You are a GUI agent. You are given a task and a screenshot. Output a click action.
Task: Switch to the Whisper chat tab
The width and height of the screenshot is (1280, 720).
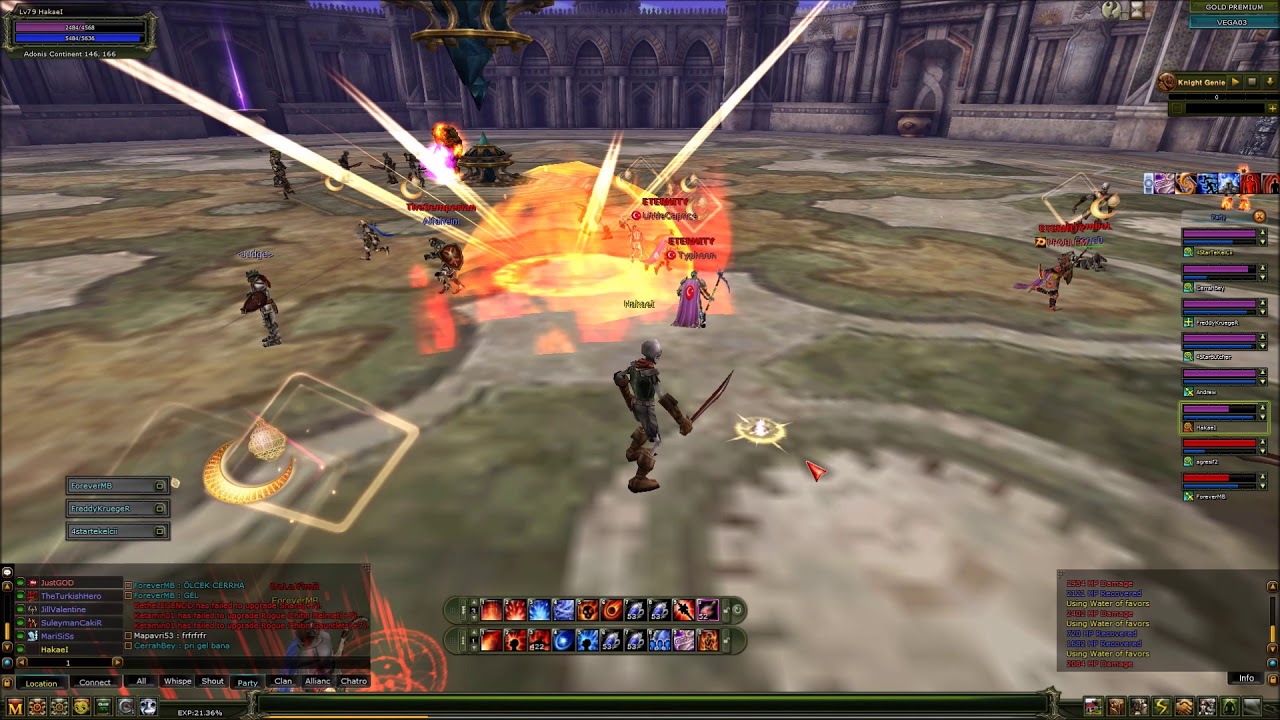click(x=177, y=681)
